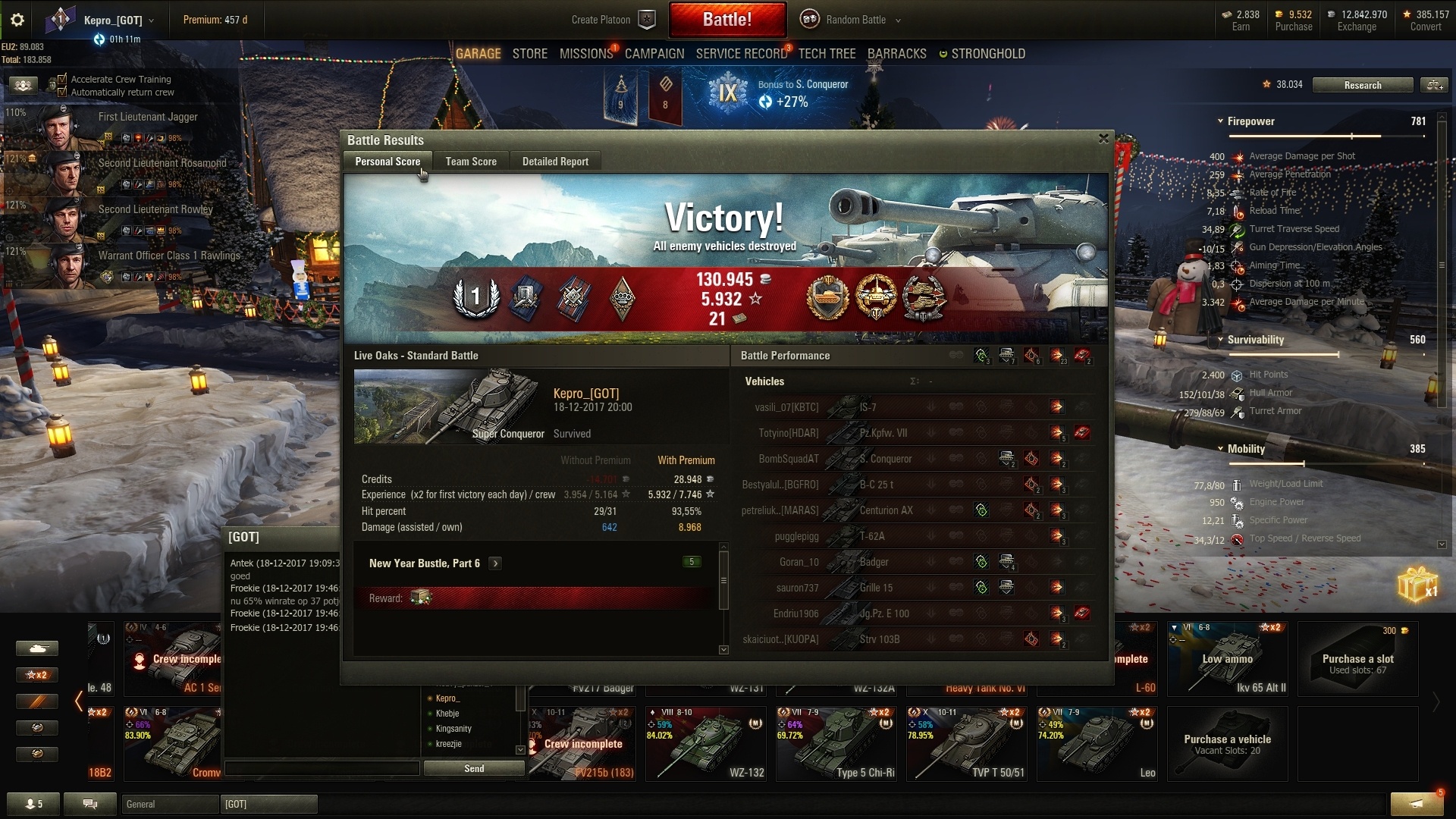The height and width of the screenshot is (819, 1456).
Task: Open the Tech Tree
Action: (x=827, y=54)
